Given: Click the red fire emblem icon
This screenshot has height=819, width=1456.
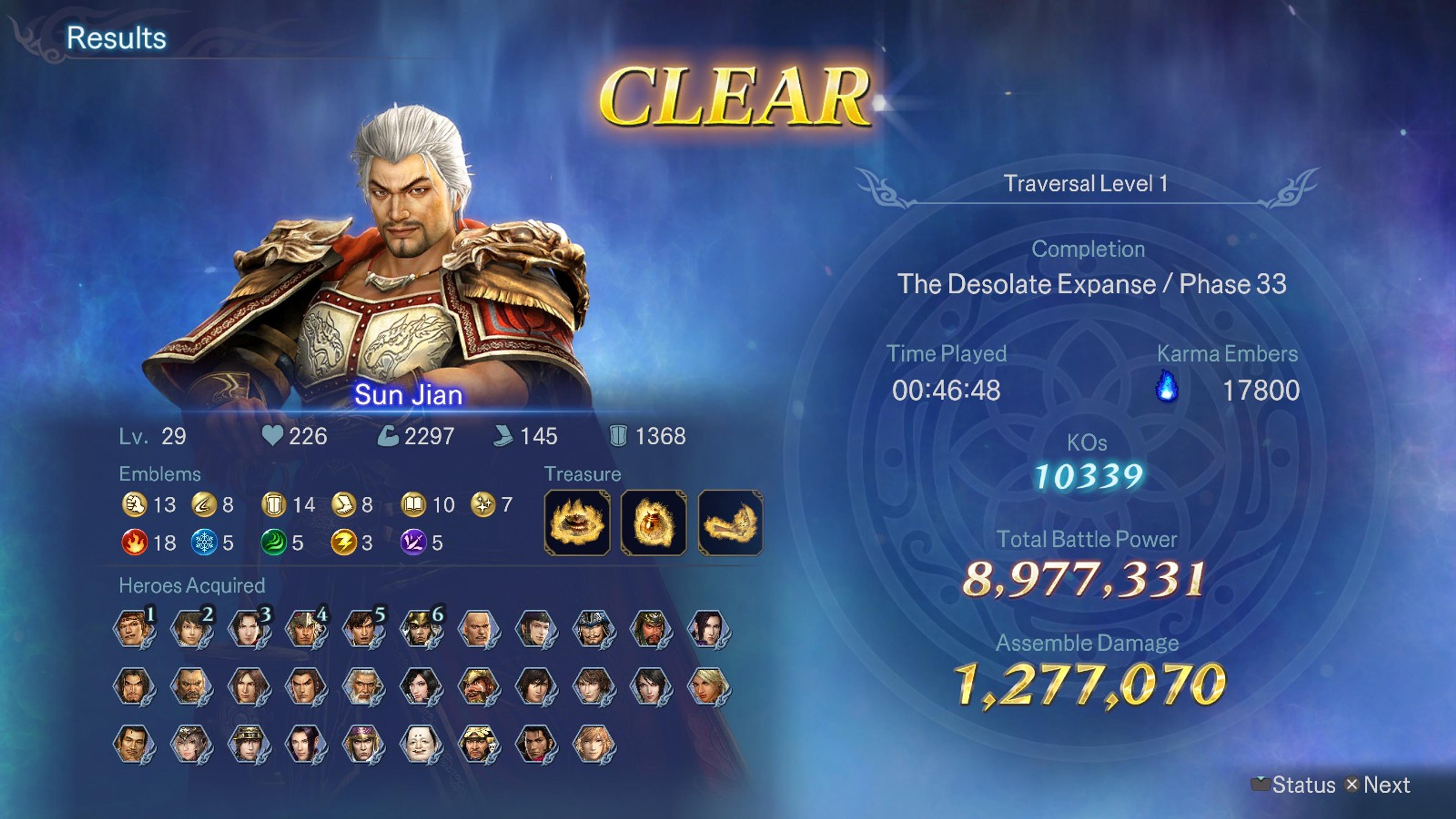Looking at the screenshot, I should pos(135,543).
